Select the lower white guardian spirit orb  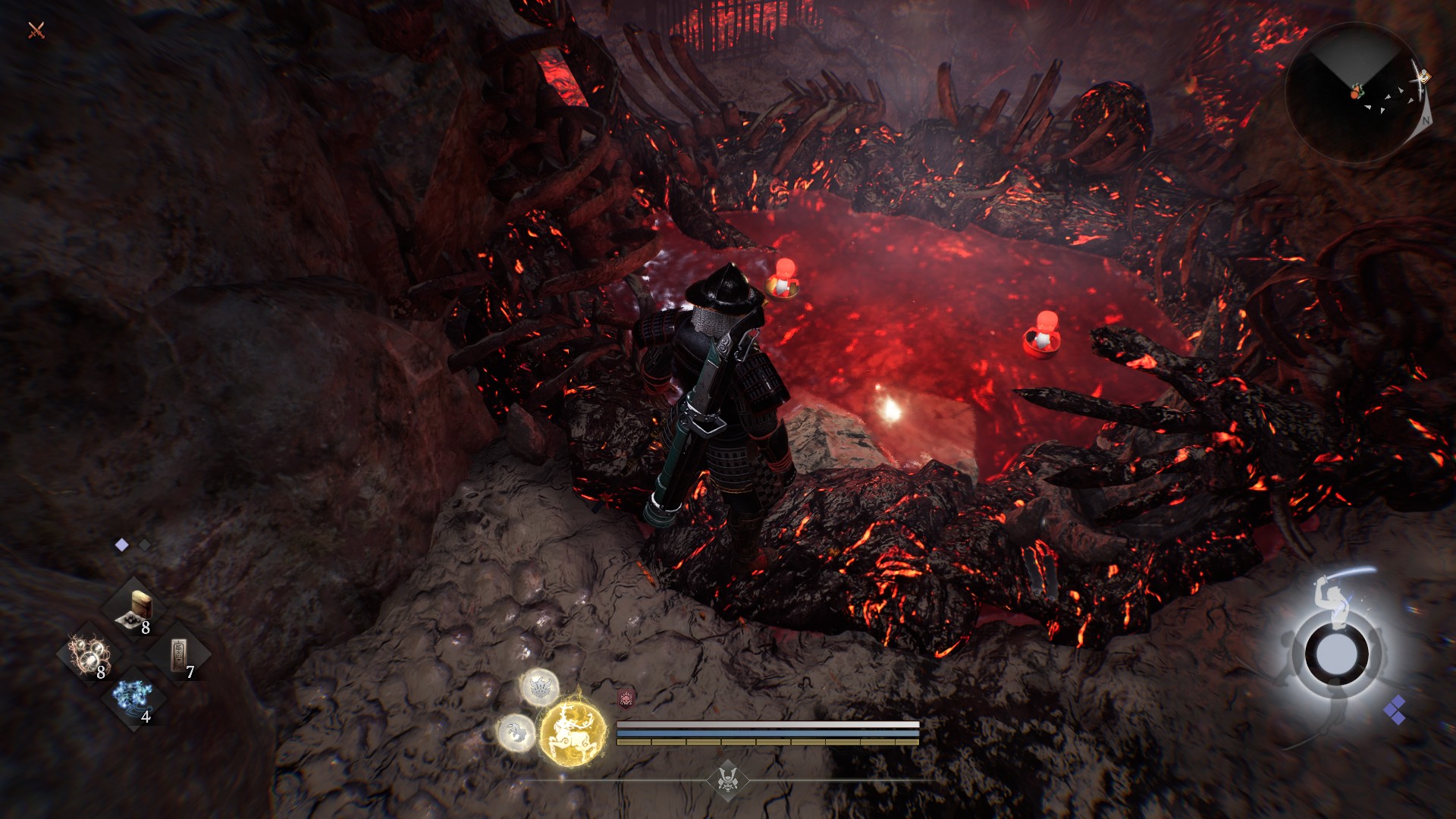[516, 733]
